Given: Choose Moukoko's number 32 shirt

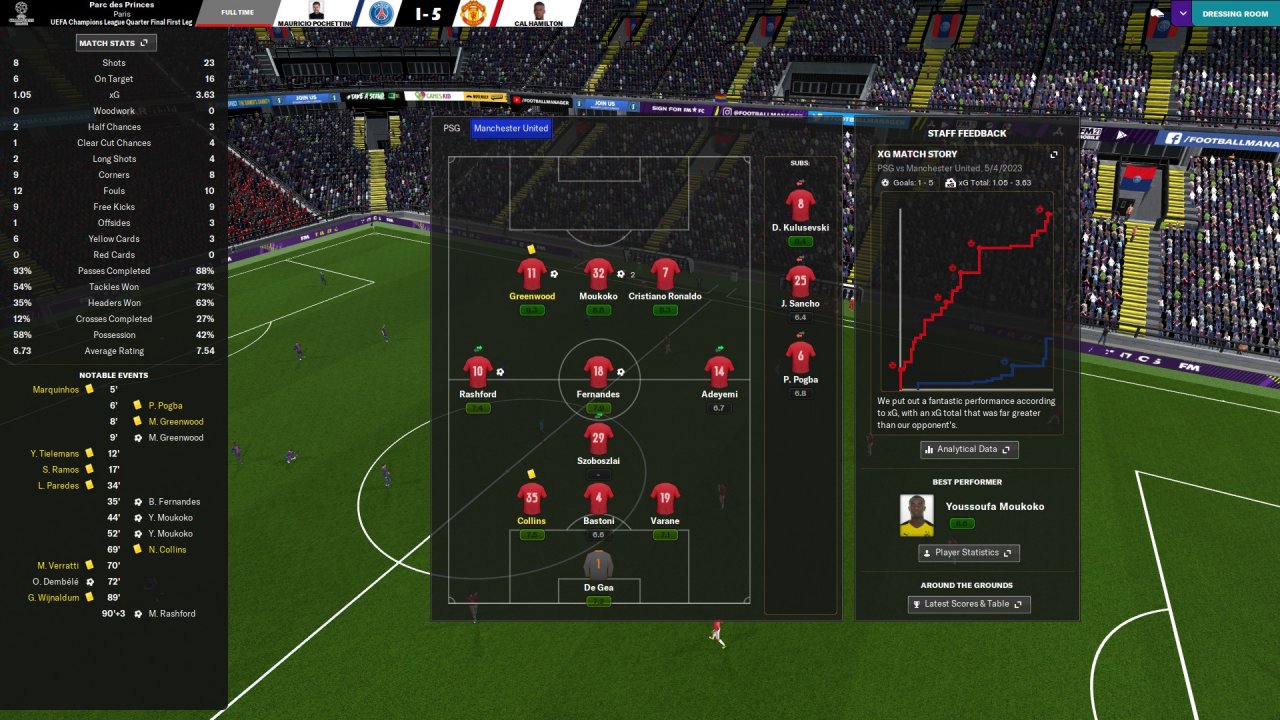Looking at the screenshot, I should tap(598, 274).
